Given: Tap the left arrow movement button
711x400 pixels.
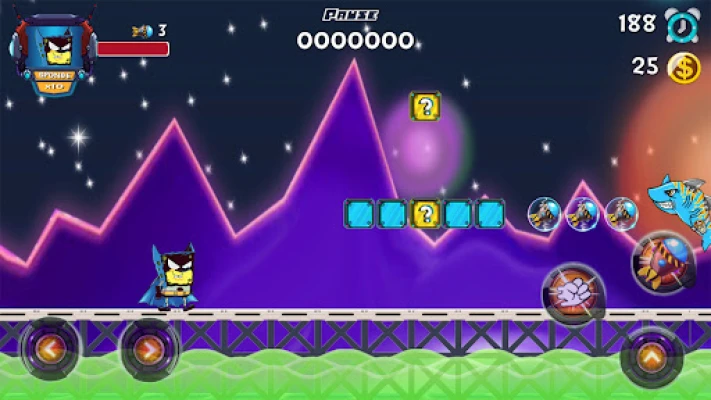Looking at the screenshot, I should (x=49, y=350).
